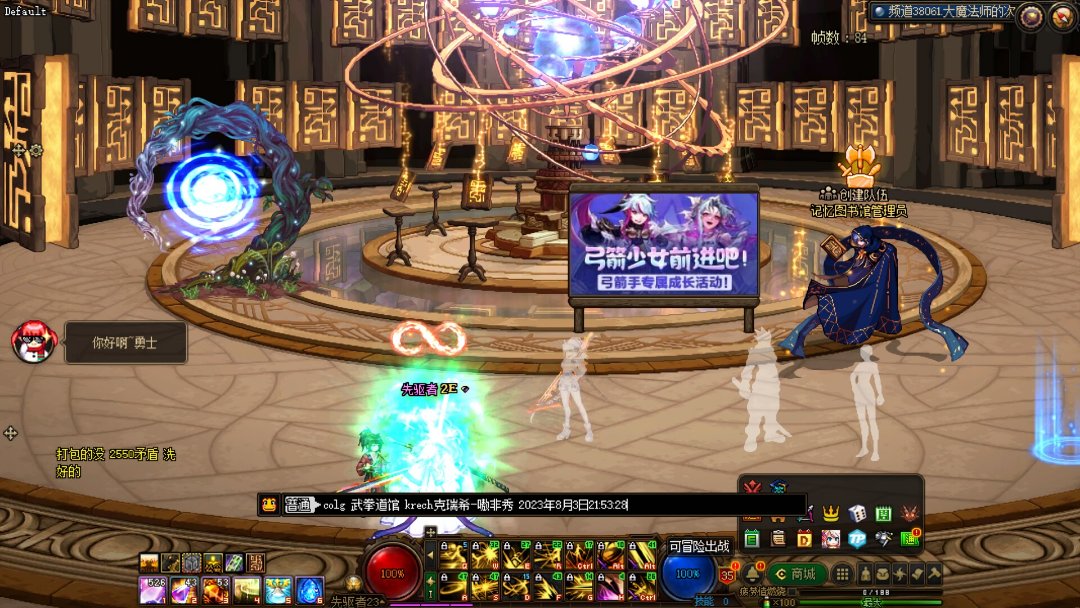Open the green 通 pass icon
This screenshot has width=1080, height=608.
909,539
